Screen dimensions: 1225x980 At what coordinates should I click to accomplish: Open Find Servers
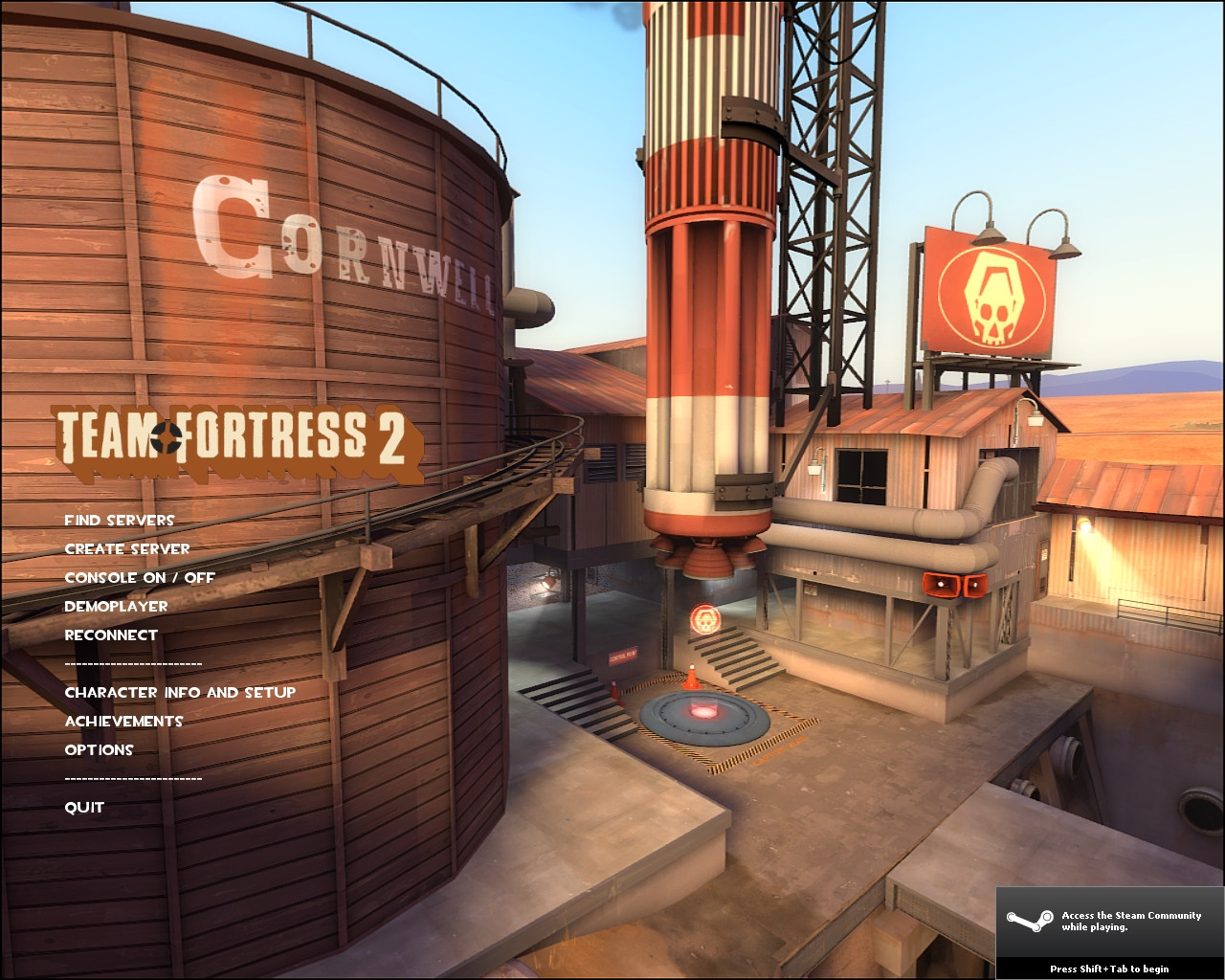coord(119,520)
